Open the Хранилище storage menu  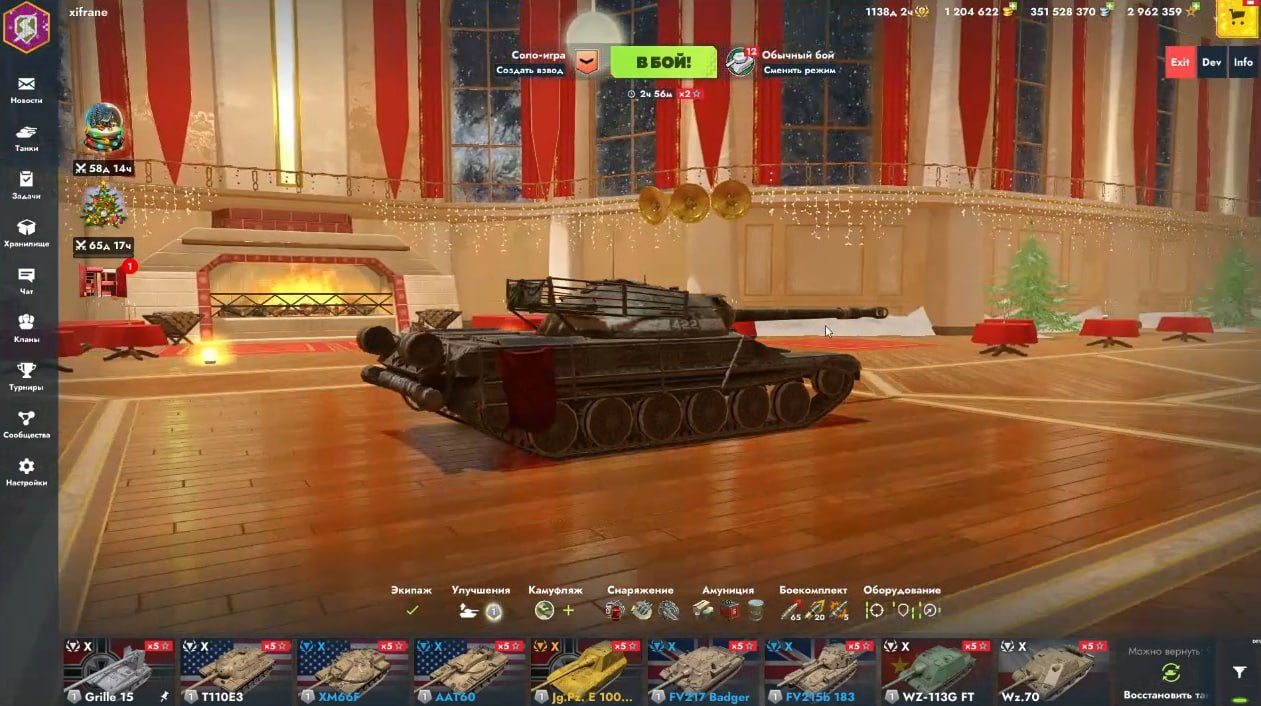[x=26, y=233]
